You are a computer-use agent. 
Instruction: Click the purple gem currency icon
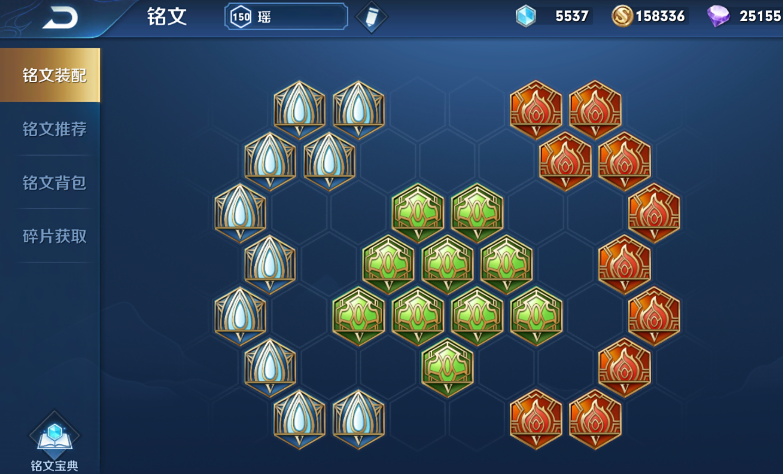click(x=718, y=16)
